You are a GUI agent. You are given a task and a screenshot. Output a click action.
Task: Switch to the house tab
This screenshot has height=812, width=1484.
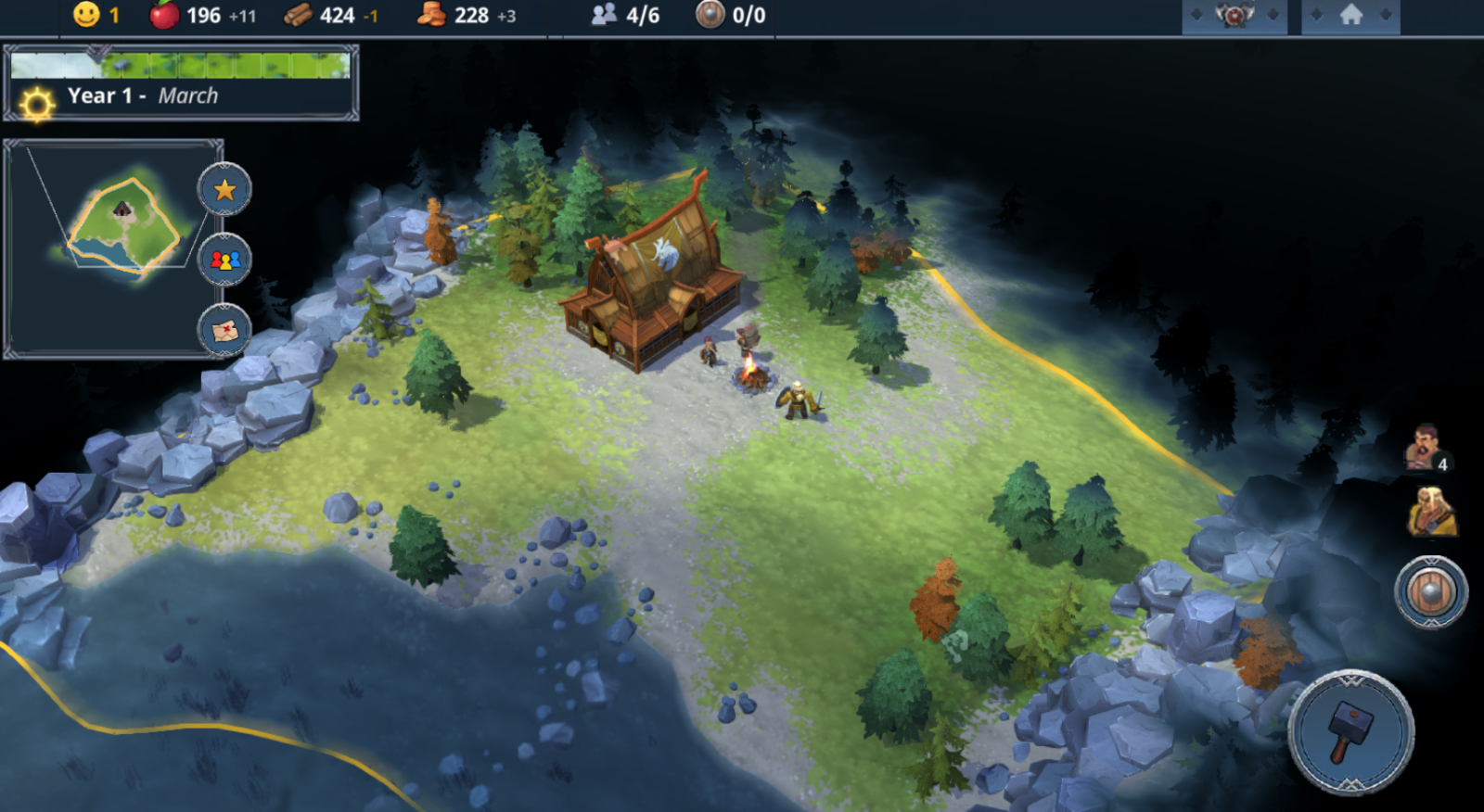click(x=1350, y=16)
